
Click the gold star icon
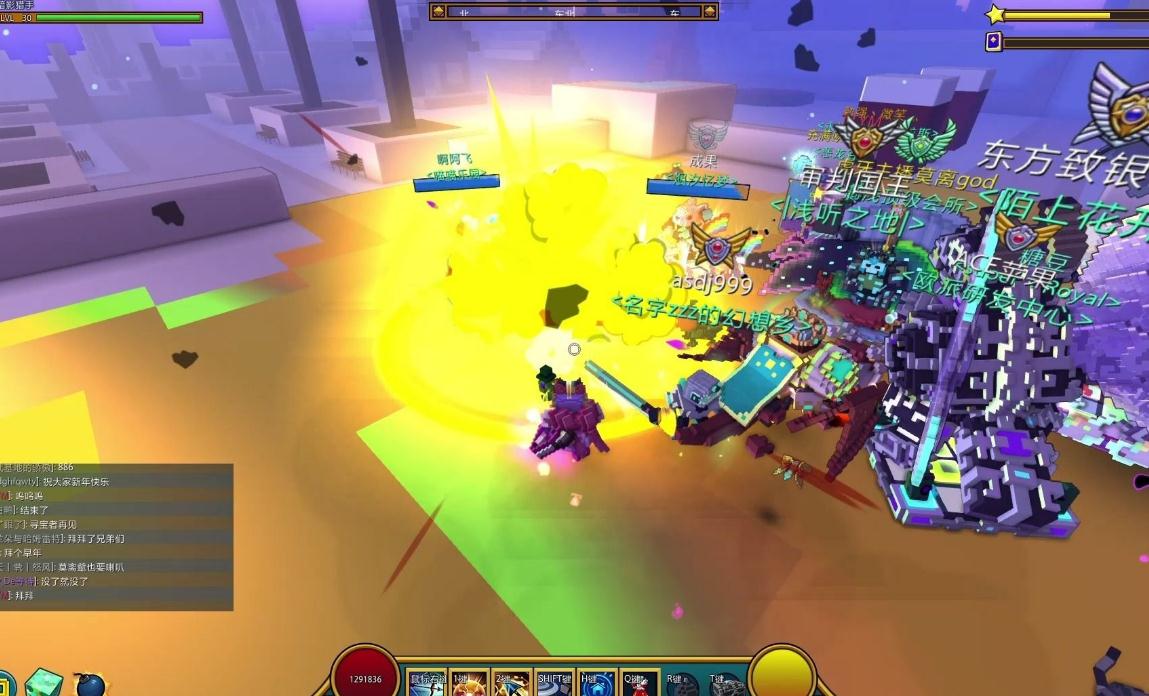(x=995, y=15)
